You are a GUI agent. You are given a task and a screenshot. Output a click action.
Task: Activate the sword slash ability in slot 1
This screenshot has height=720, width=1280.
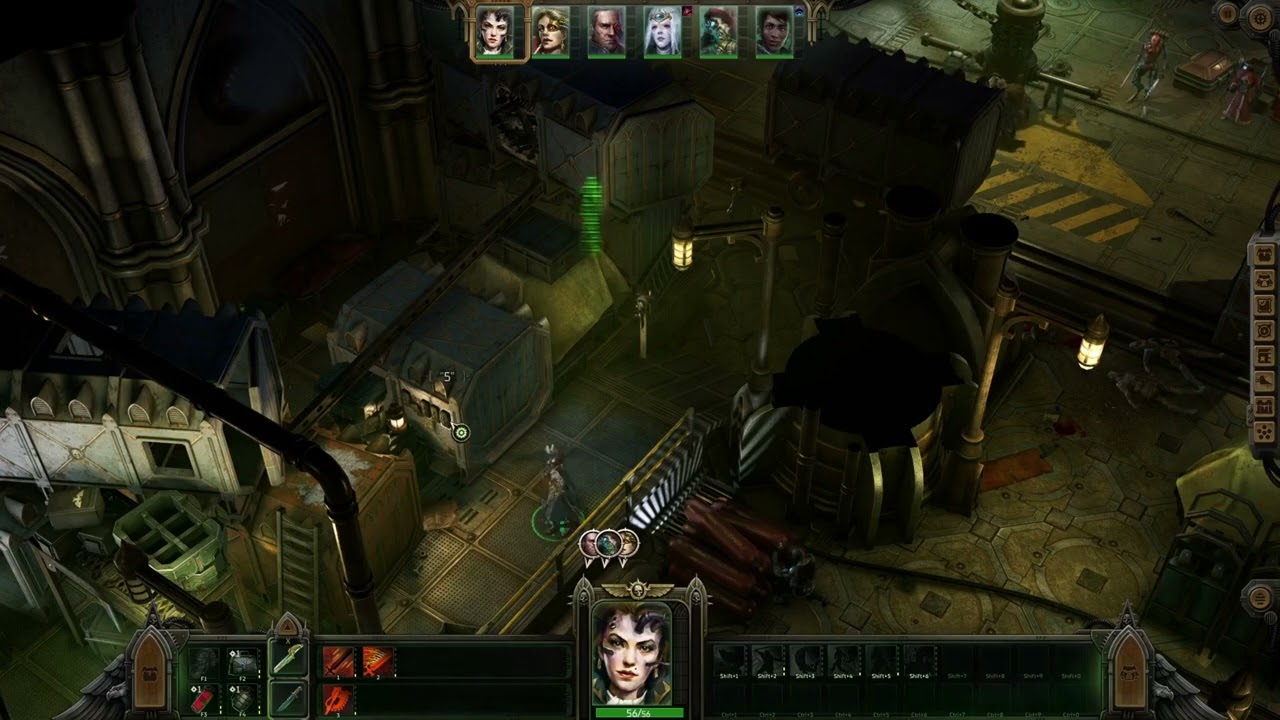point(339,661)
